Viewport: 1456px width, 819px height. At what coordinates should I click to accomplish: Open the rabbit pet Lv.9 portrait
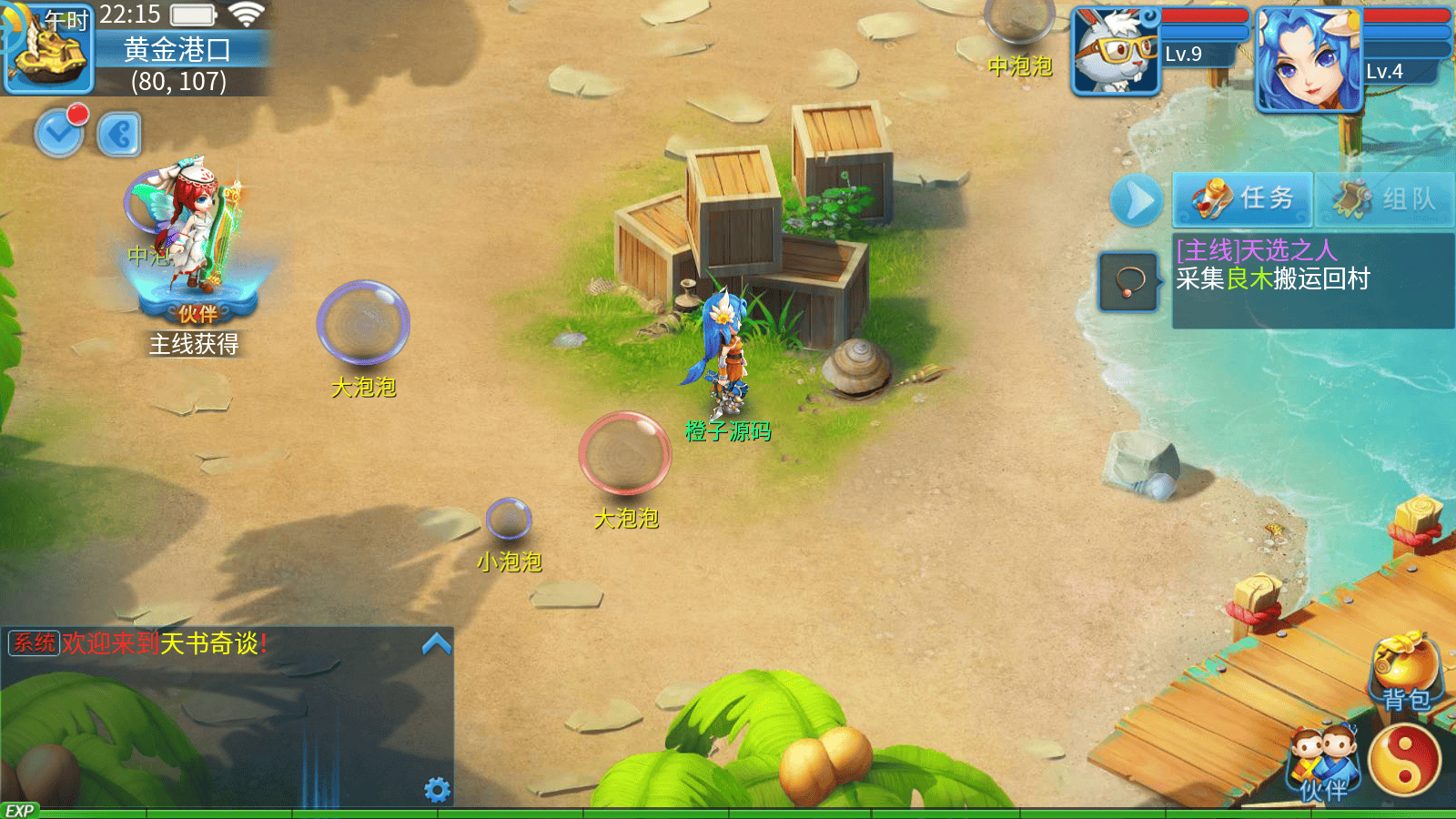coord(1116,51)
